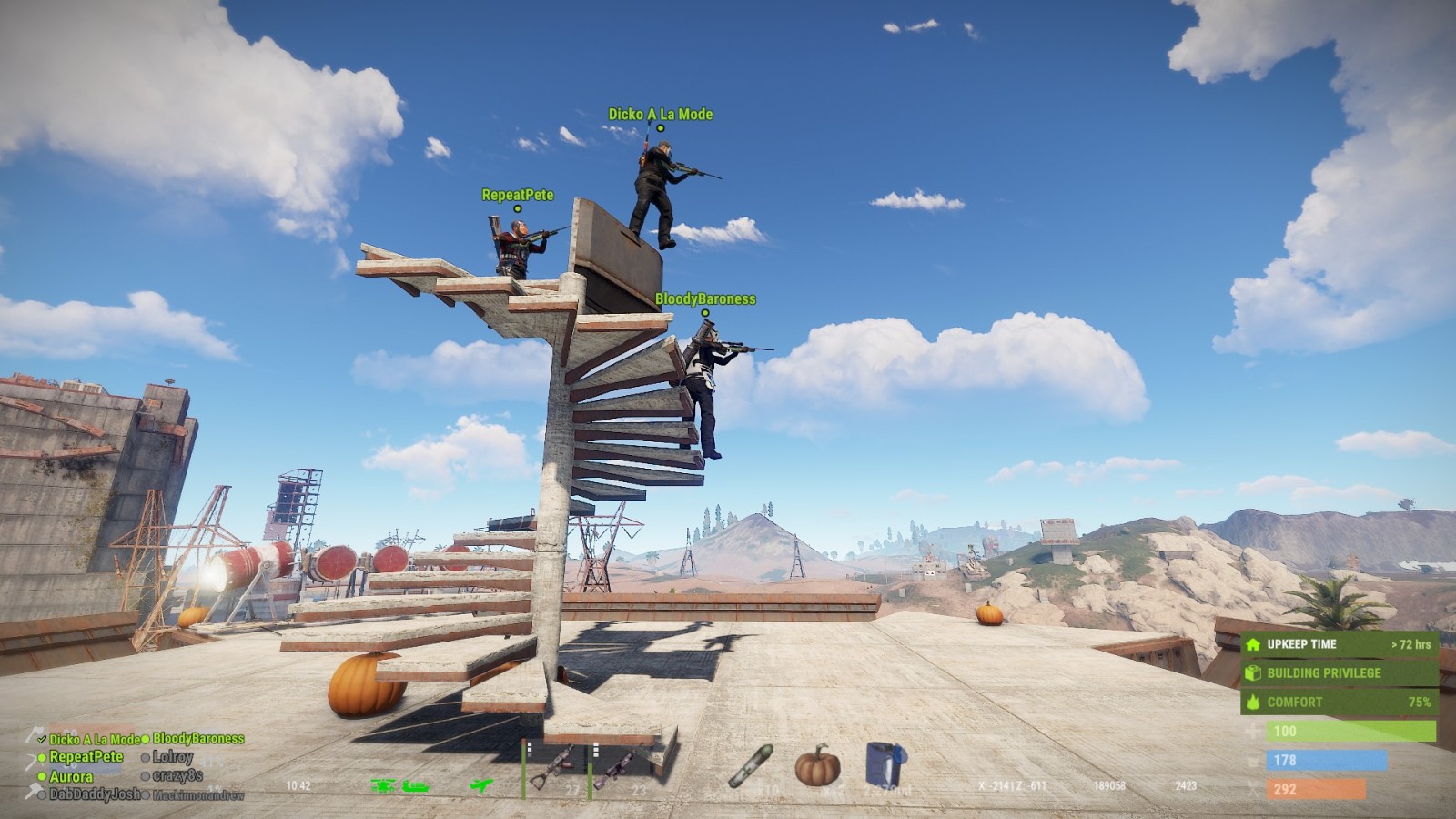Screen dimensions: 1456x819
Task: Select DabDaddyJosh in the team list
Action: 94,794
